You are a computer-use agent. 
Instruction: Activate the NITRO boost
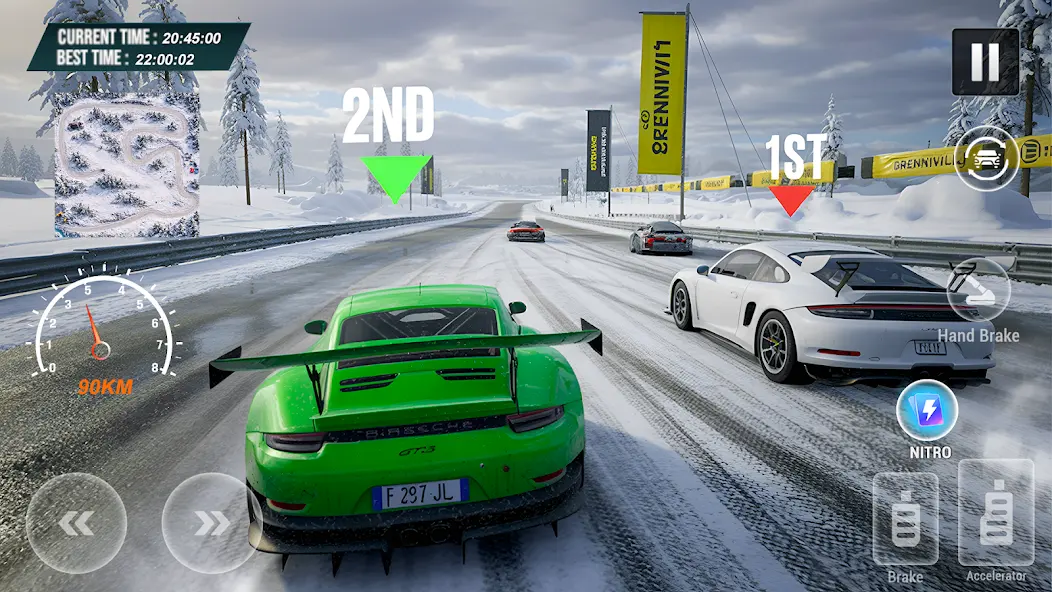coord(927,411)
